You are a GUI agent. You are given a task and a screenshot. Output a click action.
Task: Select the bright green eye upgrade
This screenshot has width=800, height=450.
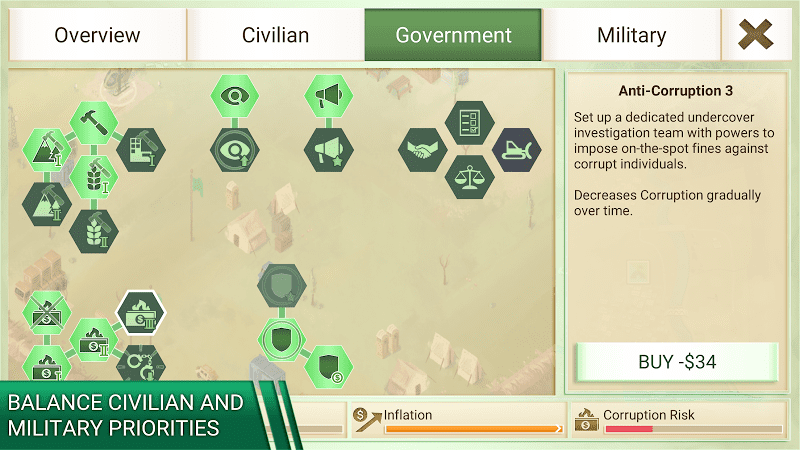[x=235, y=96]
